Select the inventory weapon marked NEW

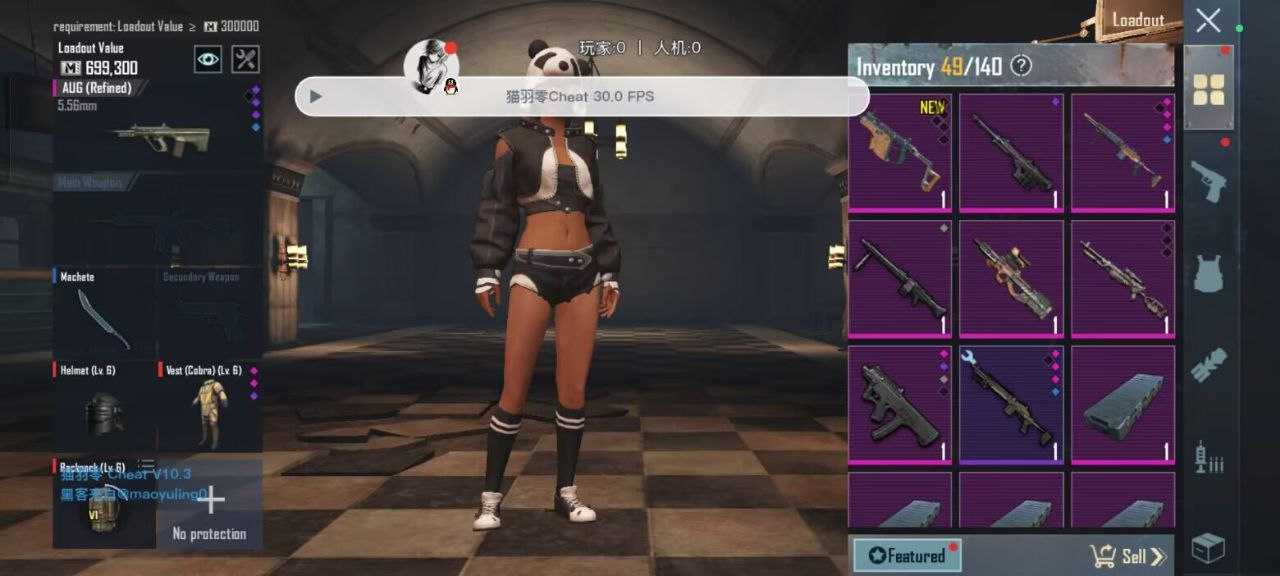pos(900,152)
